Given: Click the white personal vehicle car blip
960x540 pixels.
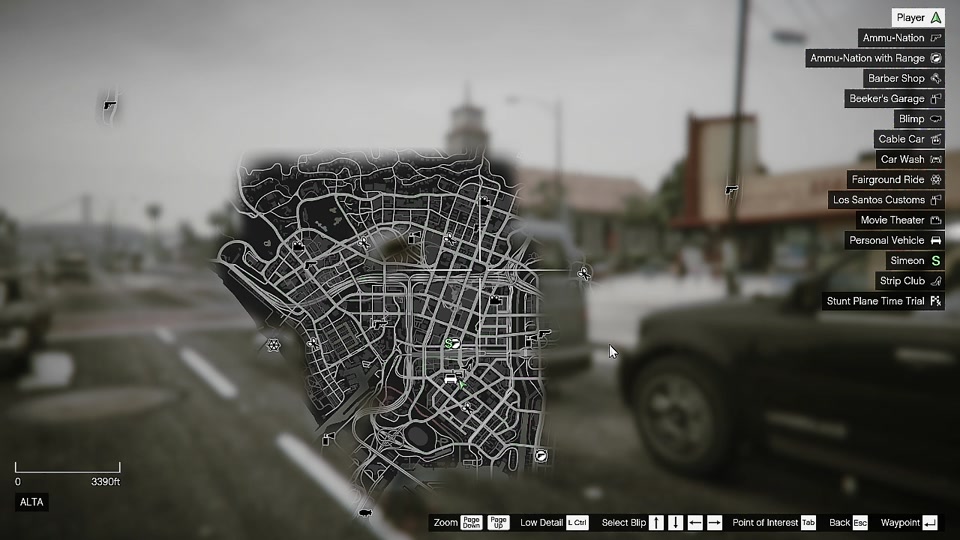Looking at the screenshot, I should pyautogui.click(x=451, y=379).
